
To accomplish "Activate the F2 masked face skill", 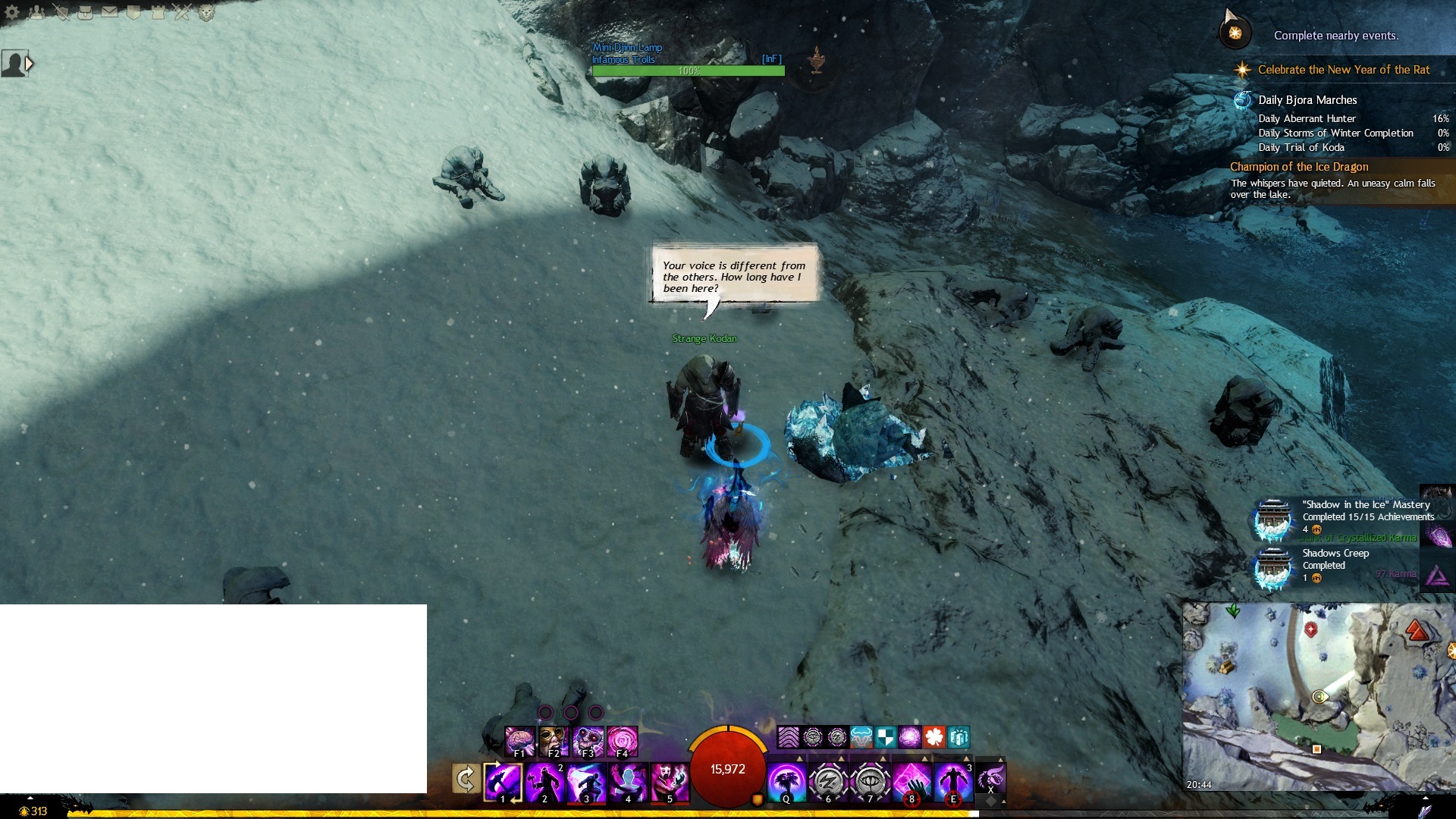I will coord(554,742).
